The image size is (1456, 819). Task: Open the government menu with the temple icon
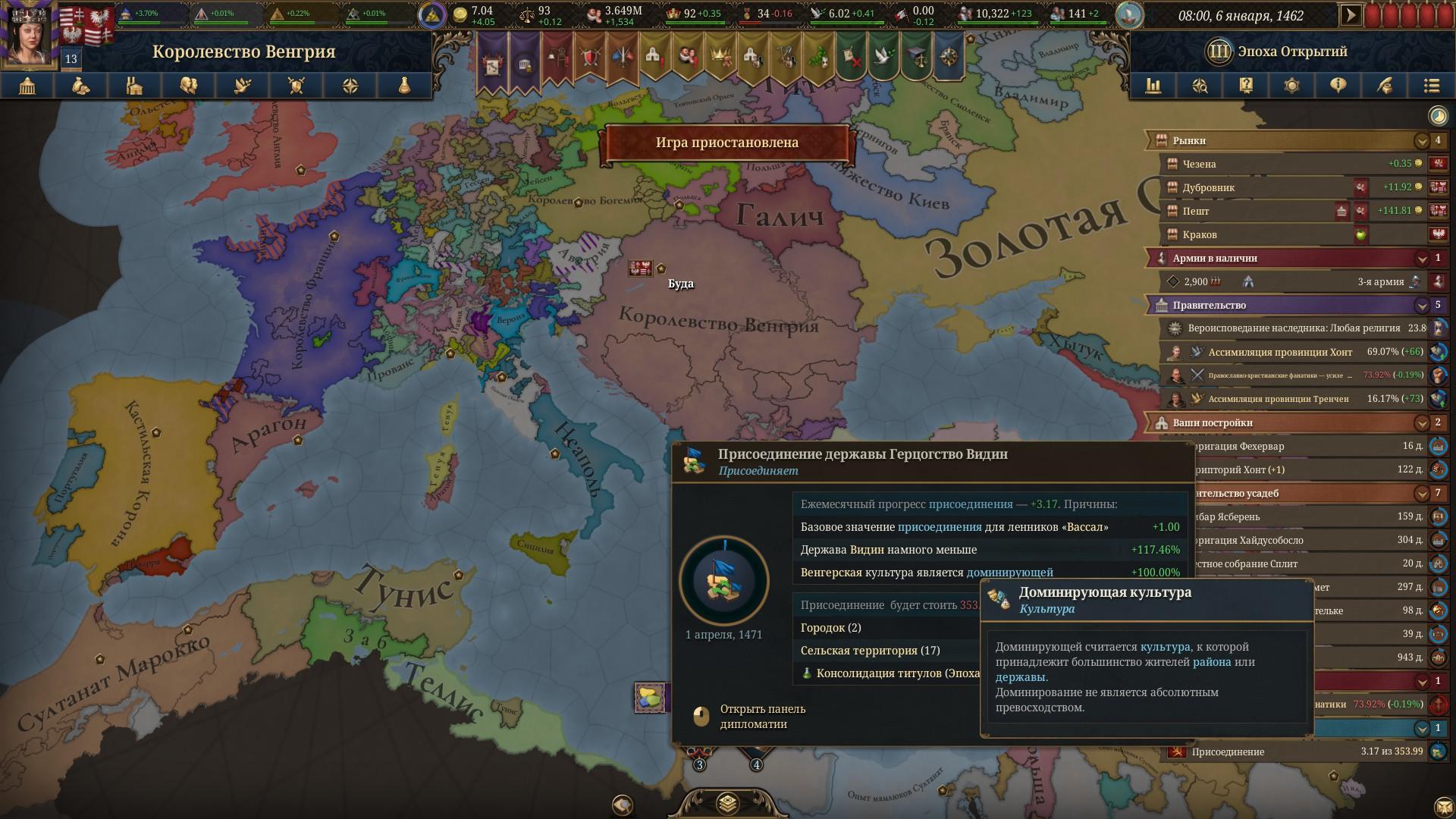point(27,86)
